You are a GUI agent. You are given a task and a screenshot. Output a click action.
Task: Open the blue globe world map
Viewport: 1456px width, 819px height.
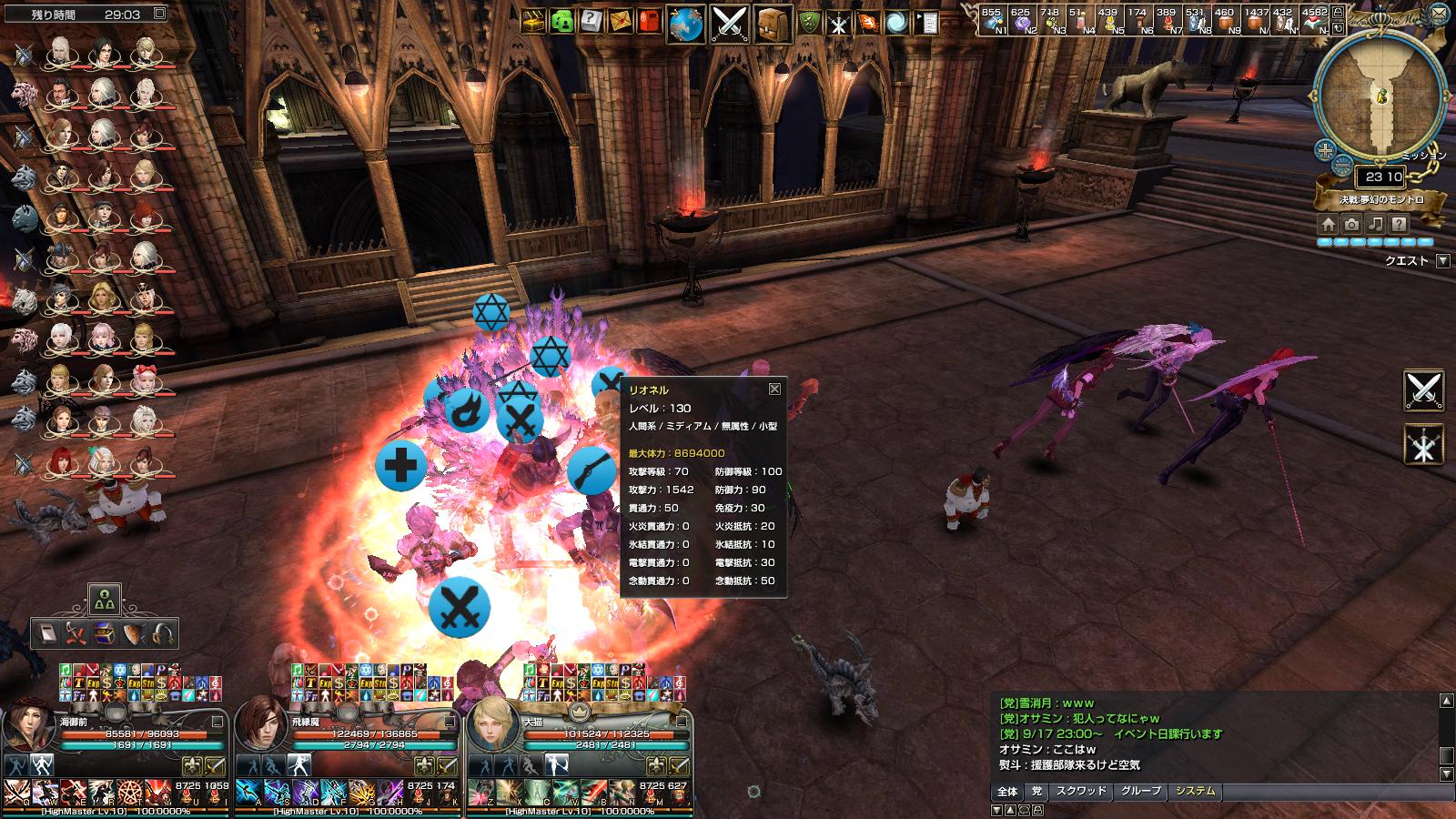685,24
